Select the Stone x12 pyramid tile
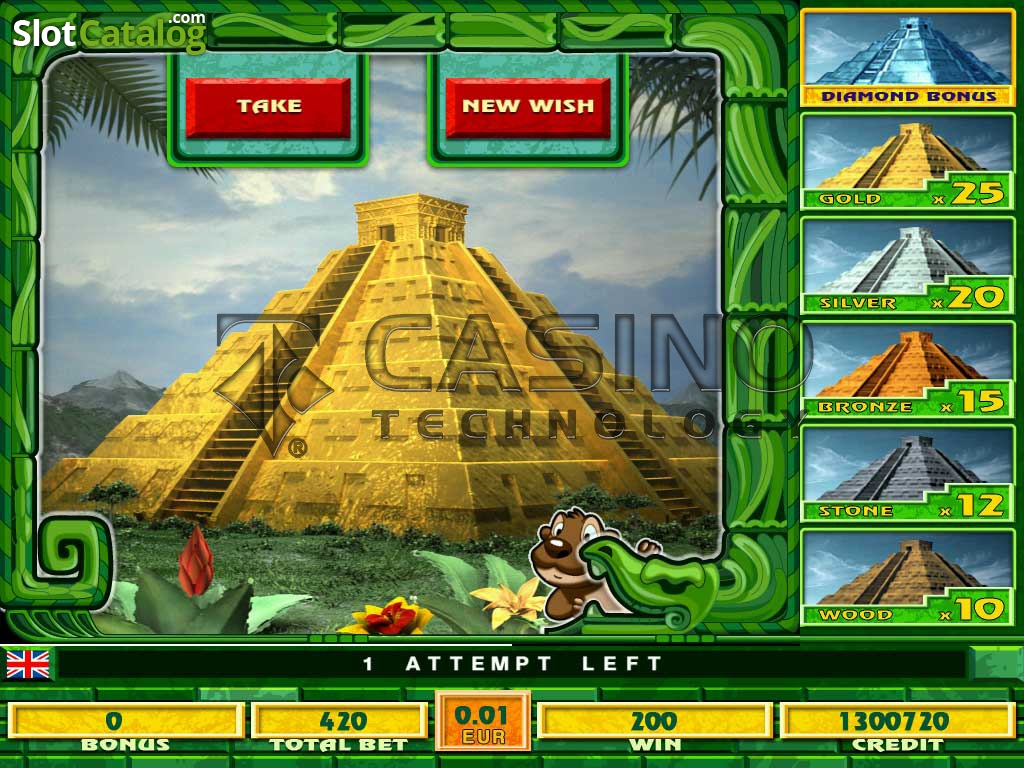Screen dimensions: 1024x768 pyautogui.click(x=908, y=473)
